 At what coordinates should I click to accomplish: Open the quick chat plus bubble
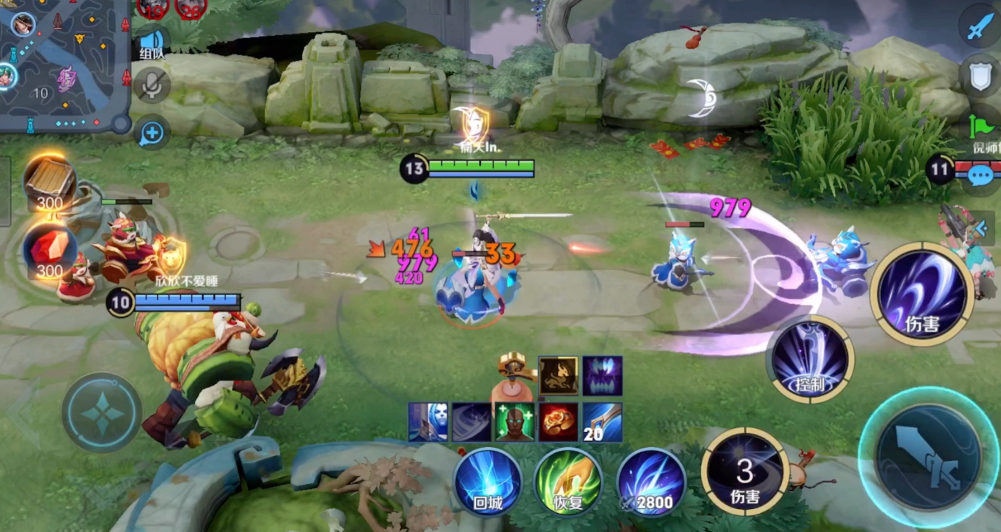tap(152, 131)
